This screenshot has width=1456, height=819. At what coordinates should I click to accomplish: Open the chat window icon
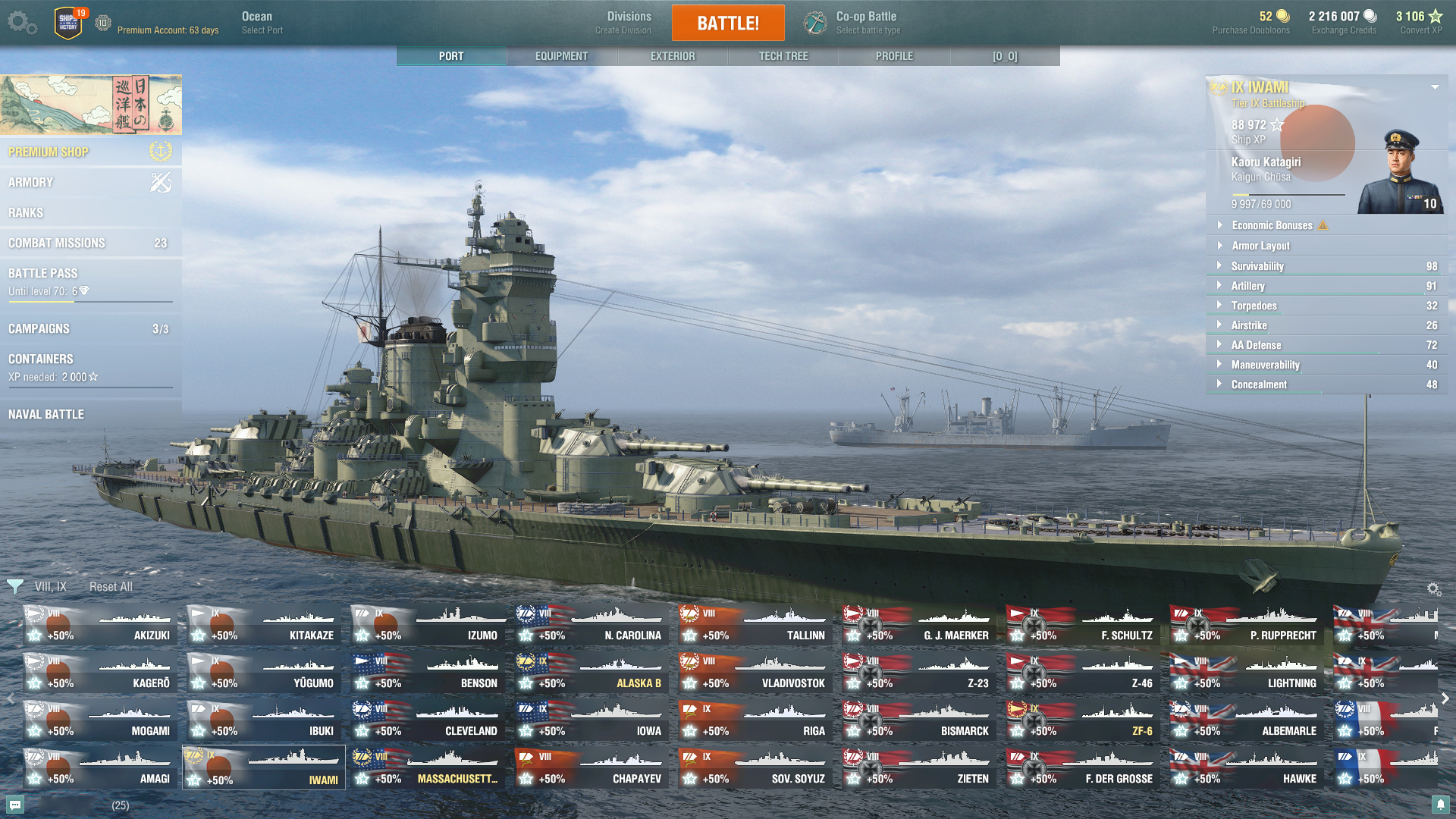click(15, 805)
